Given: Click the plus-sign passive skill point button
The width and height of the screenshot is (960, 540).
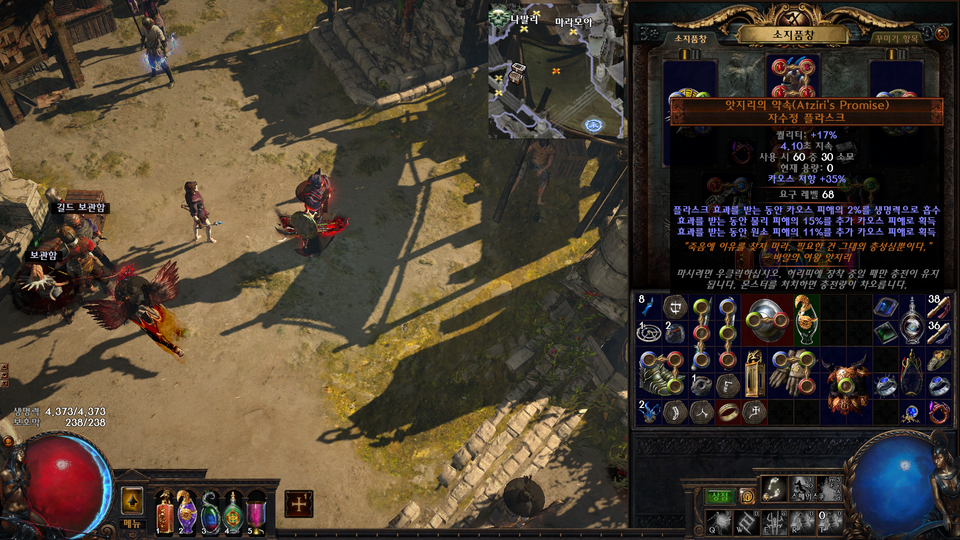Looking at the screenshot, I should click(298, 504).
